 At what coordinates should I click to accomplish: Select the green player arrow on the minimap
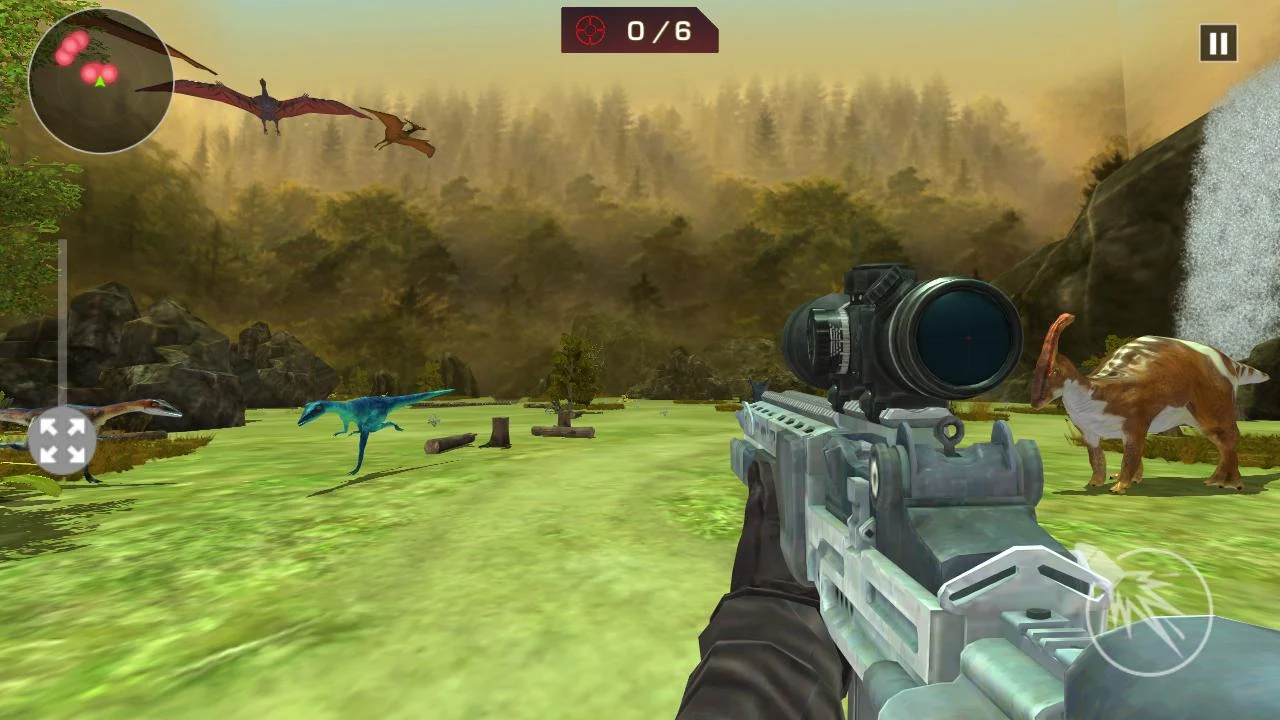[100, 82]
